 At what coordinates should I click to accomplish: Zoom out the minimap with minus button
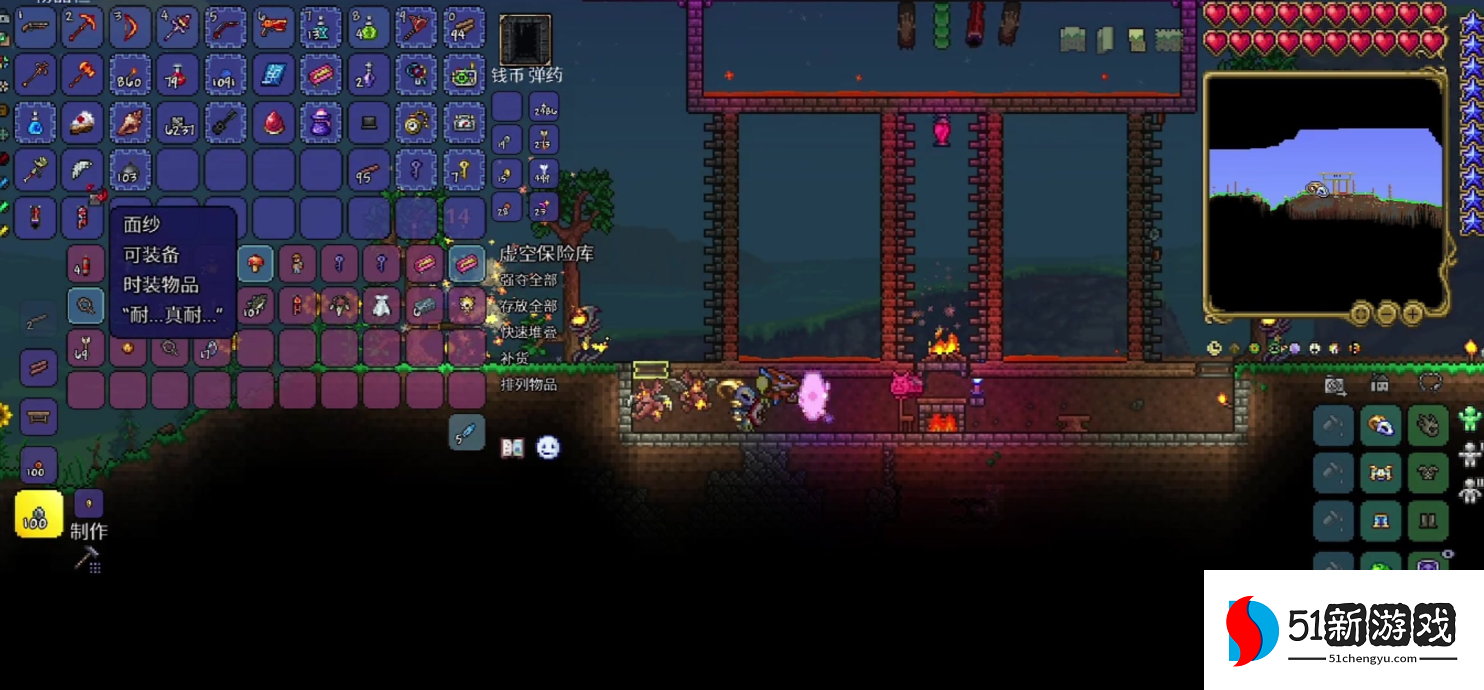point(1386,314)
